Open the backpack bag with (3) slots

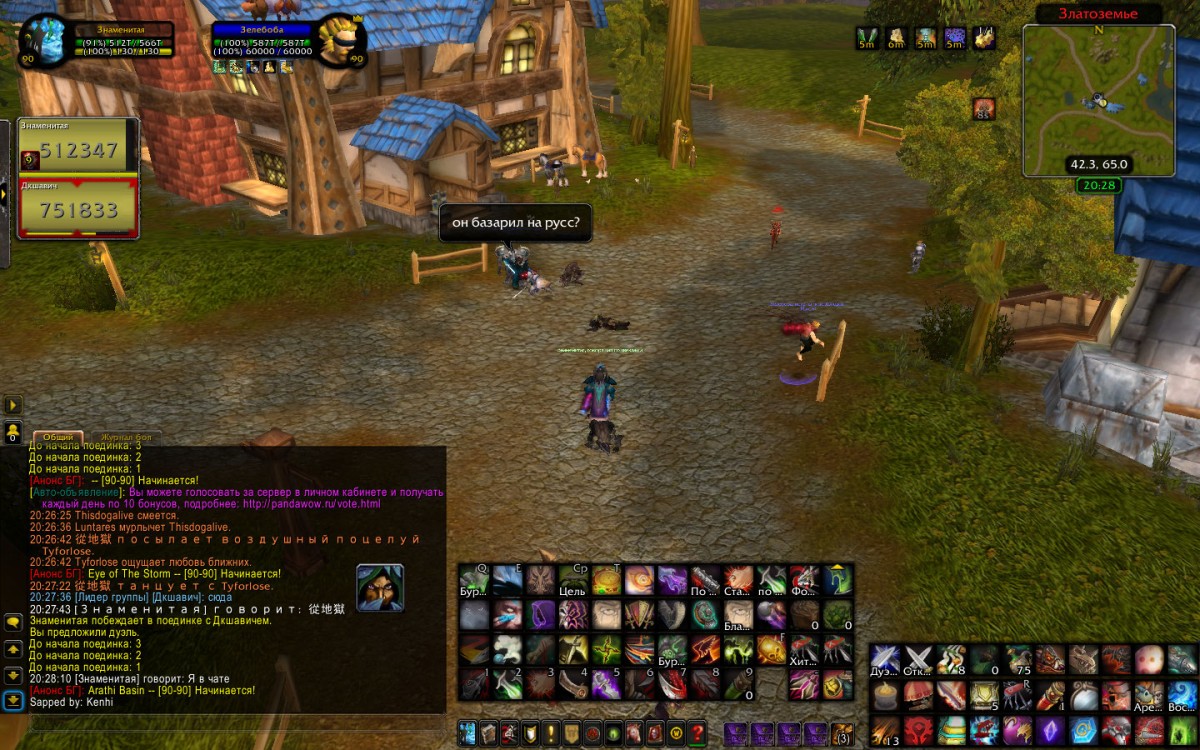click(842, 733)
